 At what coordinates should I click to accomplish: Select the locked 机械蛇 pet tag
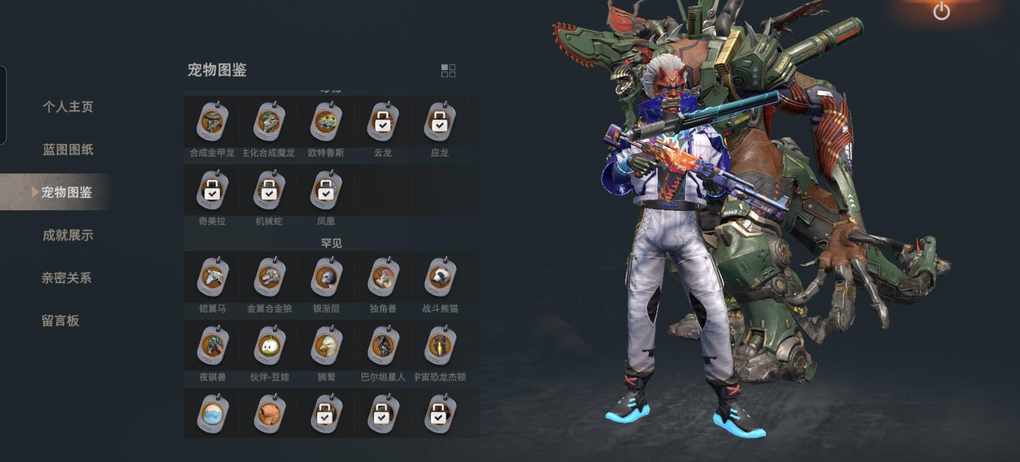pyautogui.click(x=268, y=189)
